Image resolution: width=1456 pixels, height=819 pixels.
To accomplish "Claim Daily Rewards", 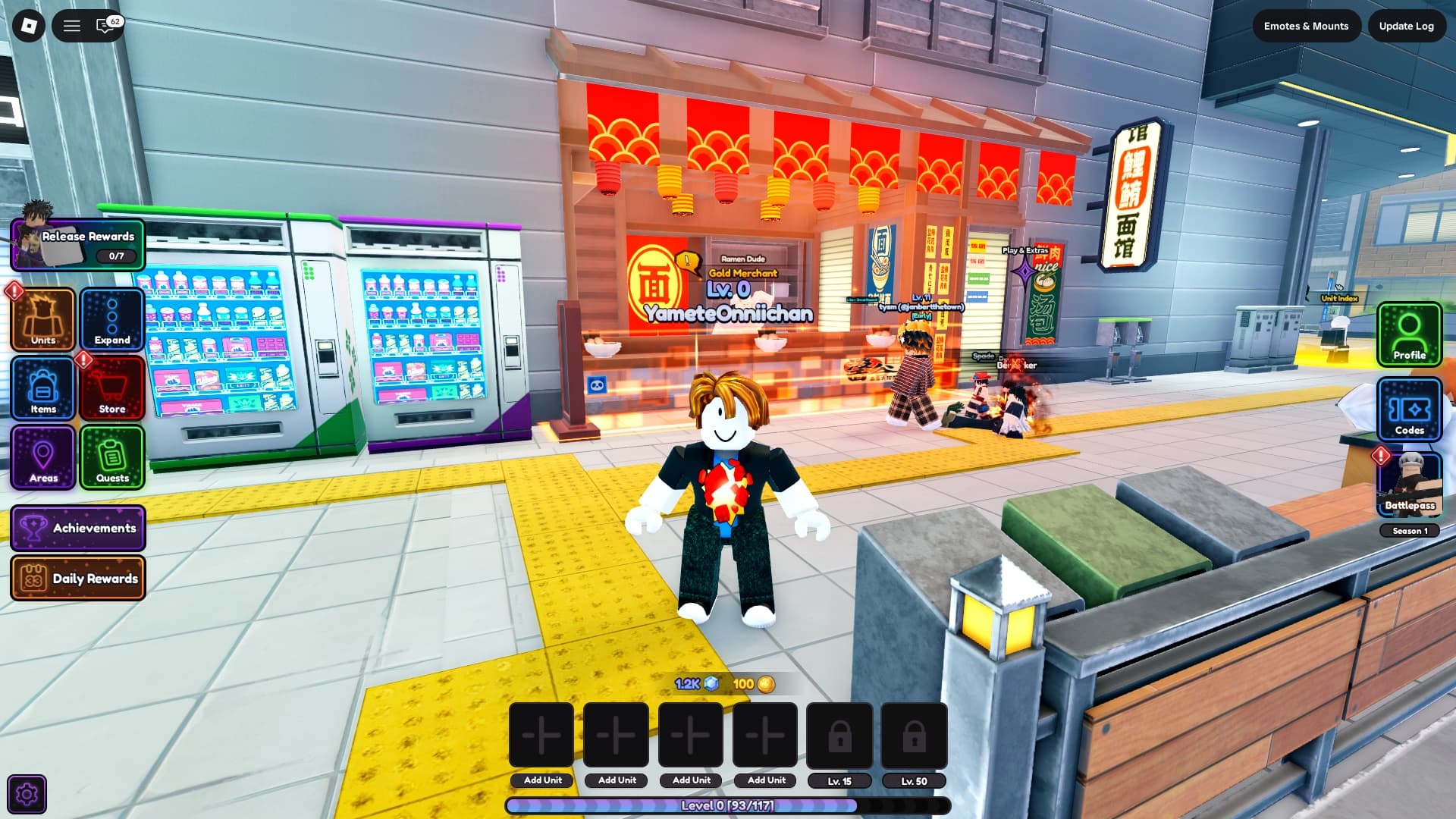I will click(x=78, y=578).
